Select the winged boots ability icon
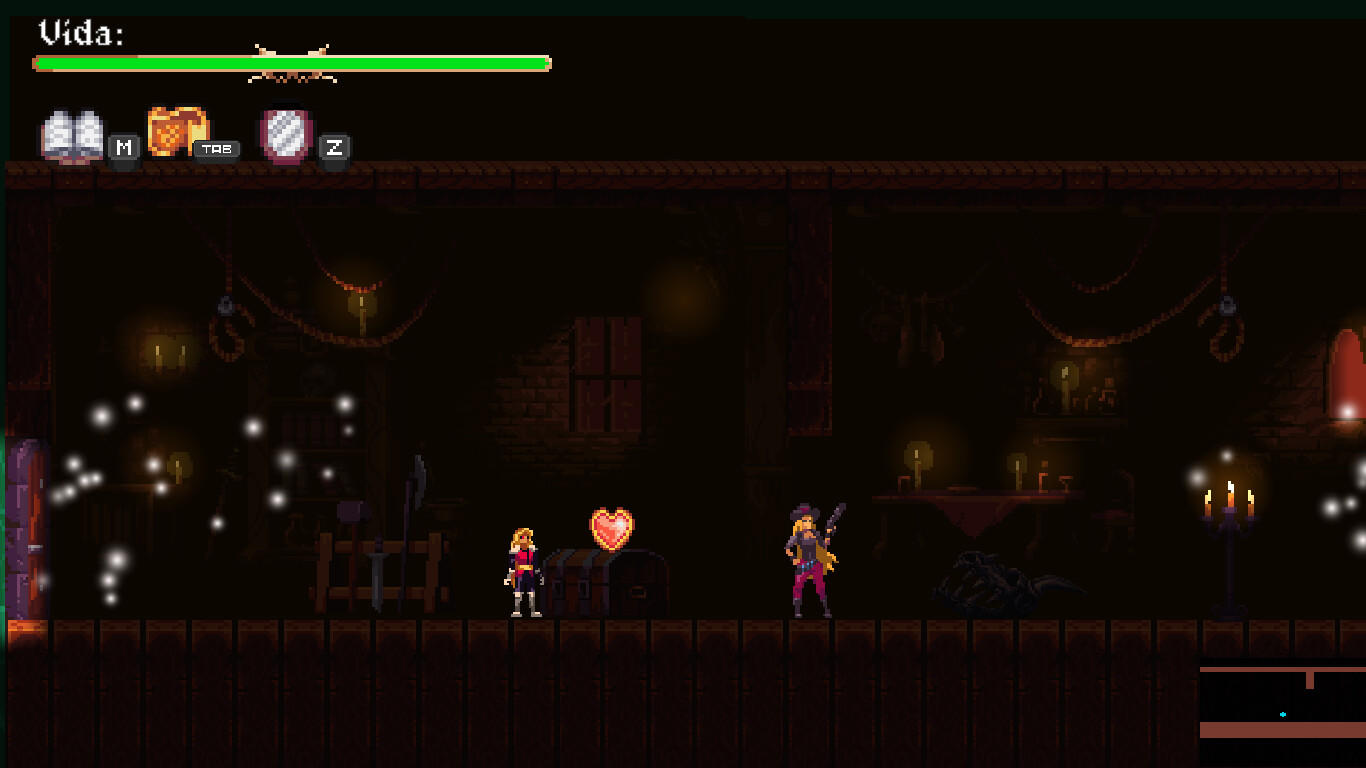The height and width of the screenshot is (768, 1366). point(73,132)
